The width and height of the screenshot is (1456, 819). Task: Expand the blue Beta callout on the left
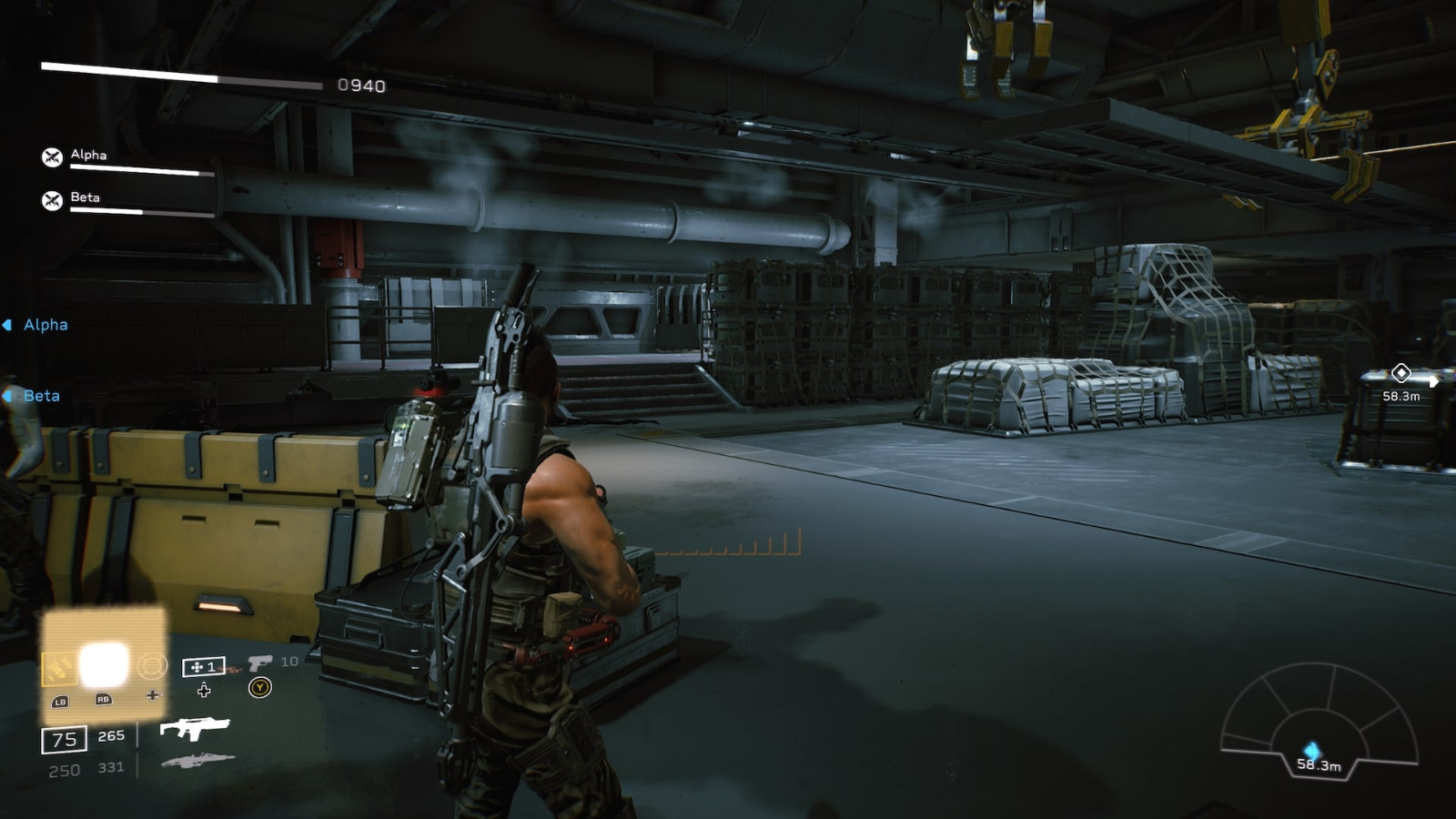coord(42,396)
